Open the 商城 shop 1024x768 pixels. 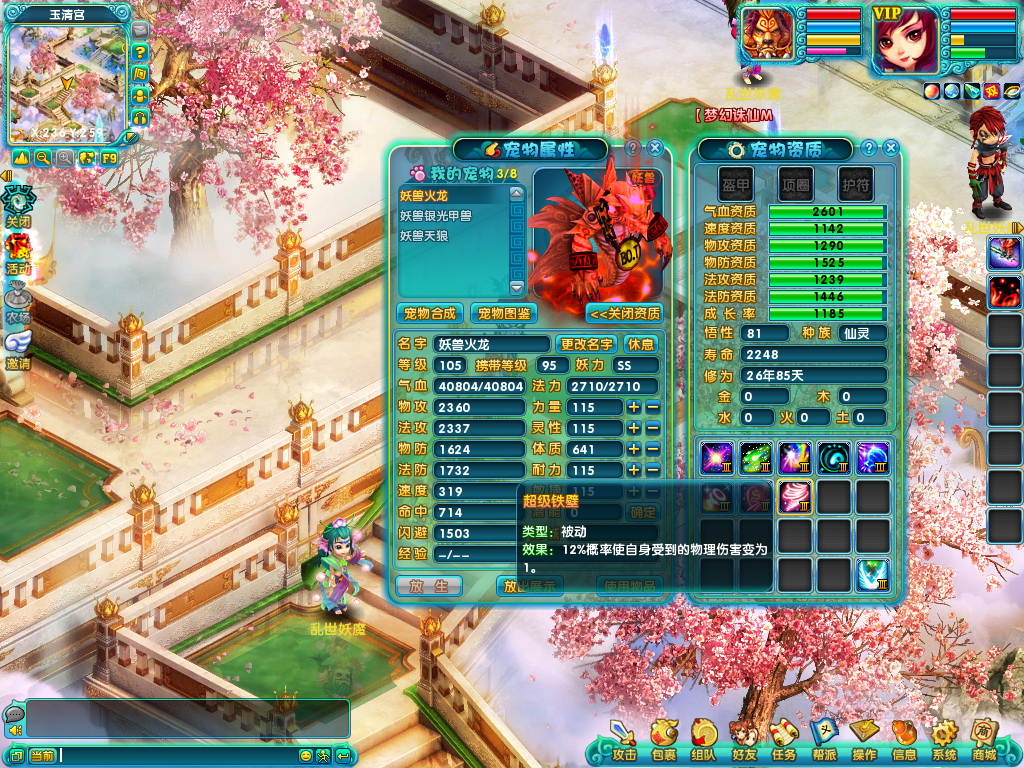tap(984, 741)
